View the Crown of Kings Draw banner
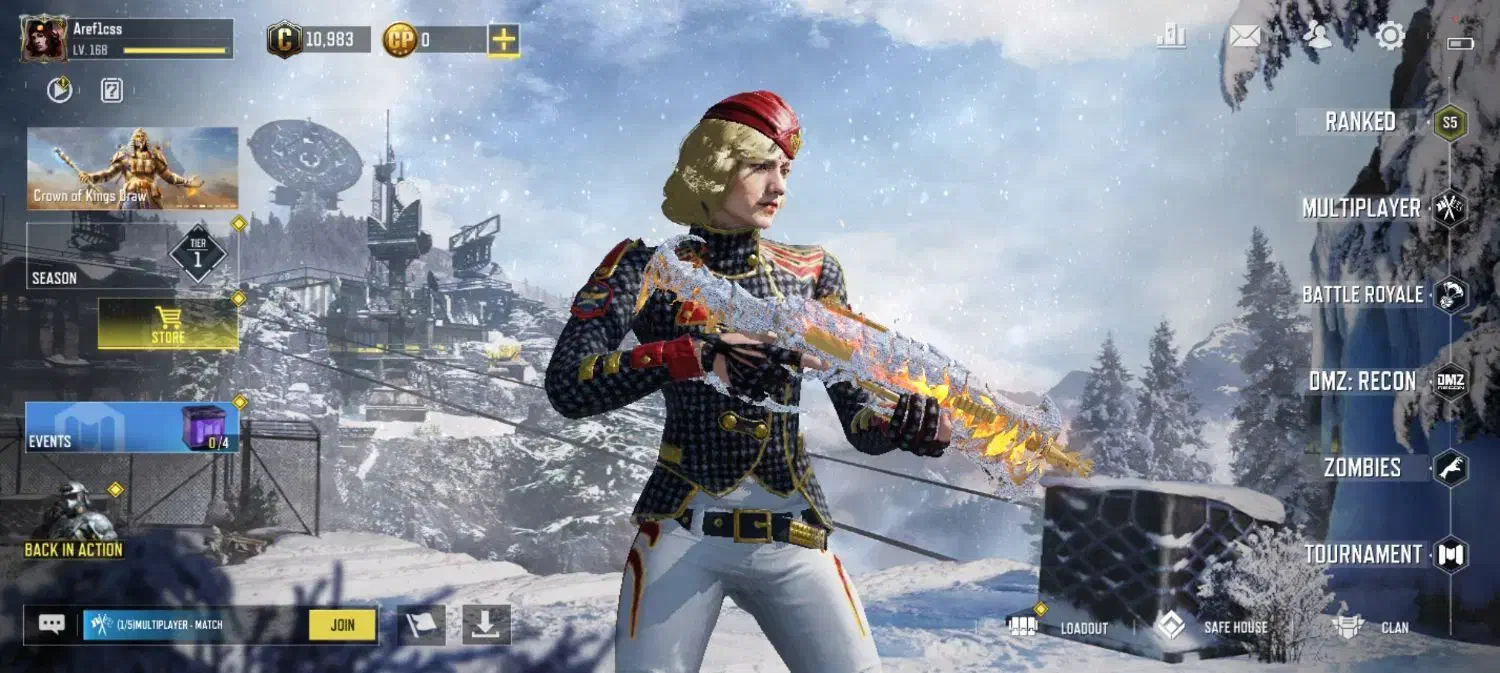This screenshot has width=1500, height=673. coord(132,168)
